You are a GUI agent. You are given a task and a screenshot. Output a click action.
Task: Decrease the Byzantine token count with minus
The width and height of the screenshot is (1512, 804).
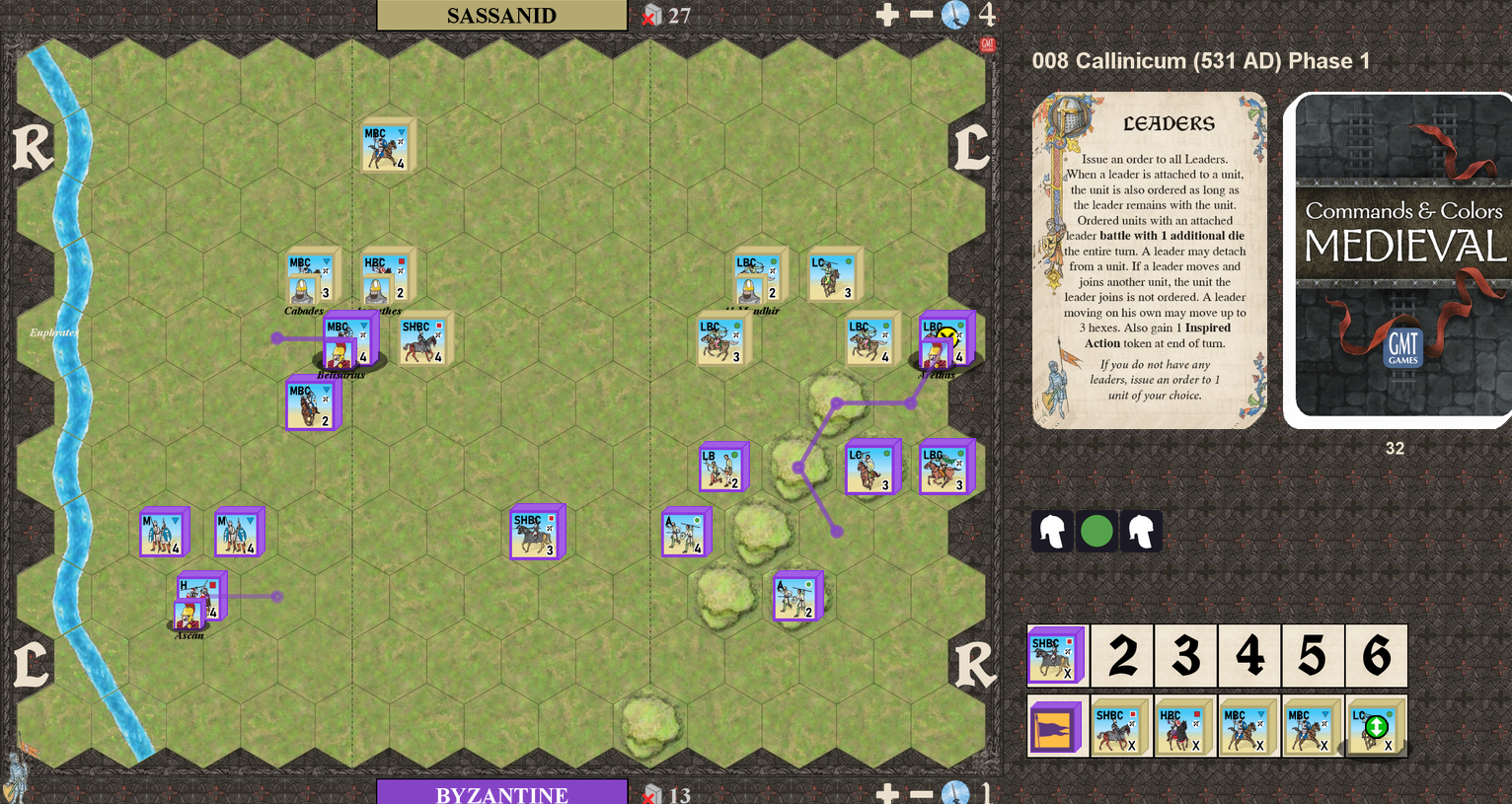(921, 793)
